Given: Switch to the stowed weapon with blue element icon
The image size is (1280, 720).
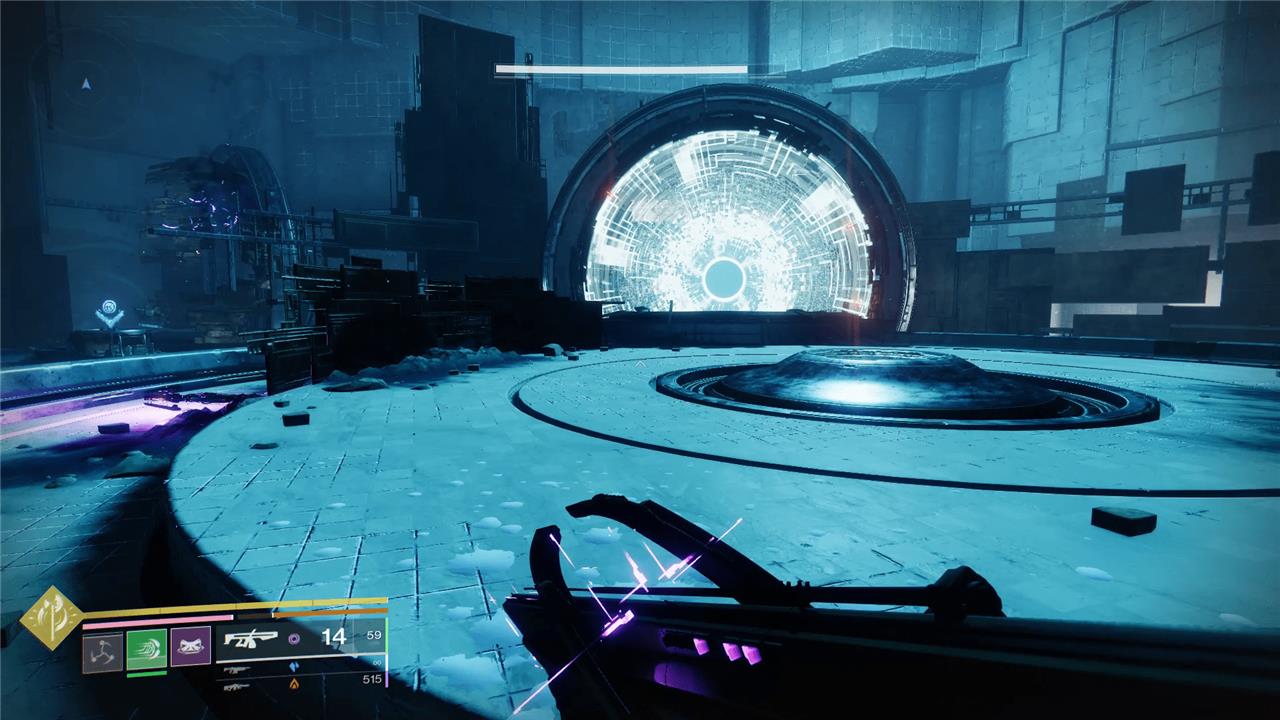Looking at the screenshot, I should [x=238, y=669].
